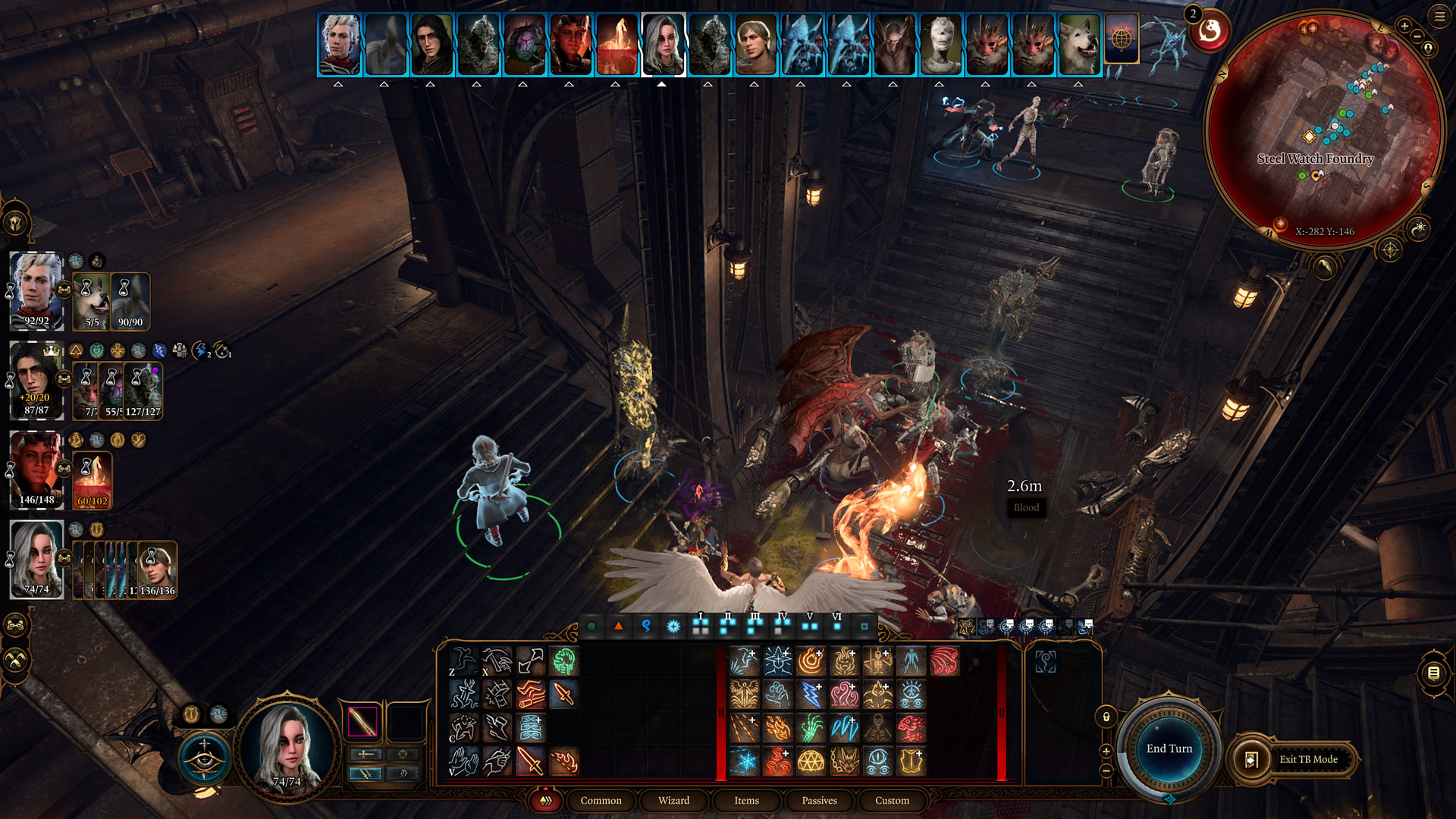Open the journal scroll icon
Screen dimensions: 1456x819
[x=1432, y=673]
